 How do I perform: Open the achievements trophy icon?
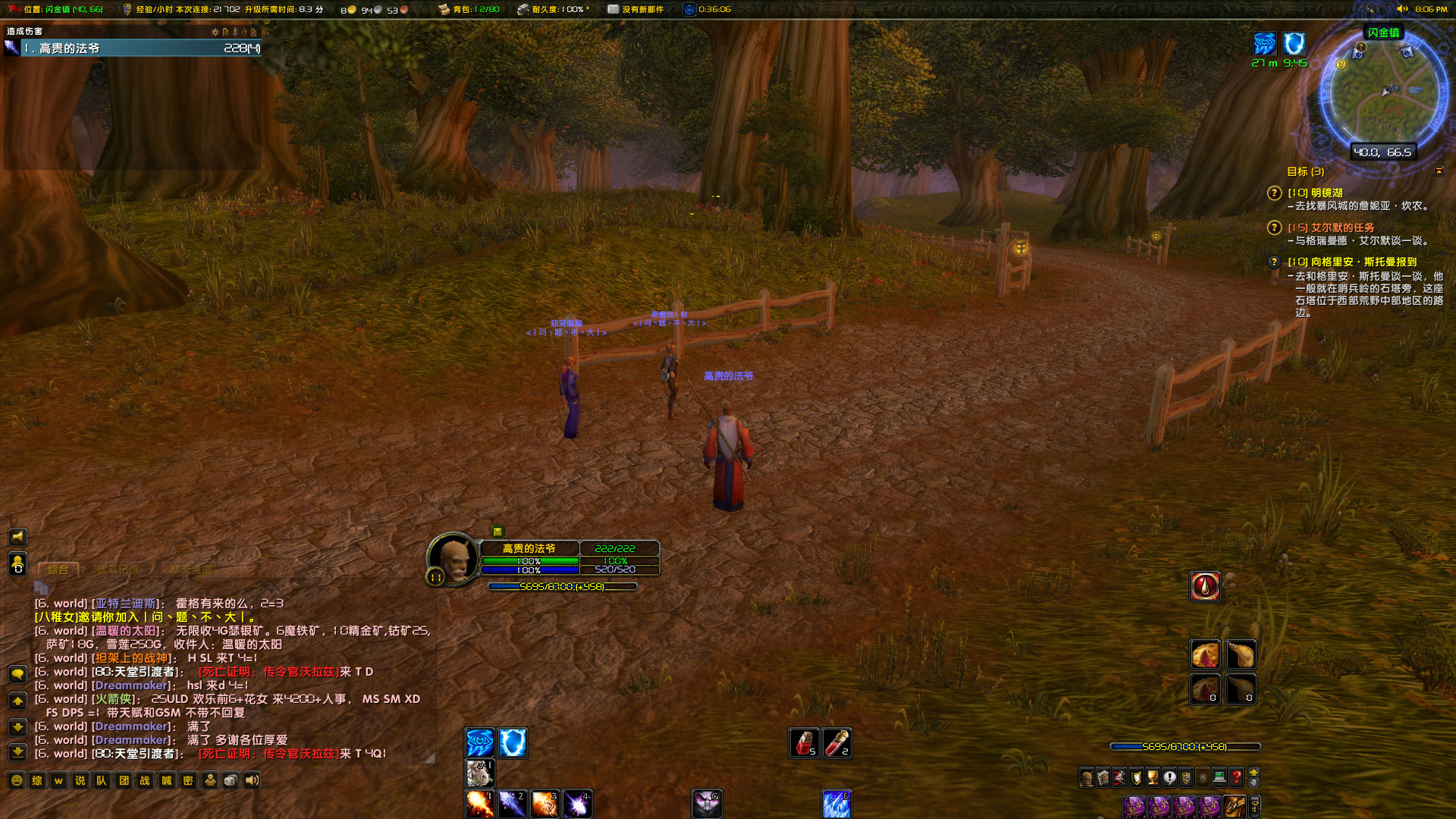pos(1153,778)
